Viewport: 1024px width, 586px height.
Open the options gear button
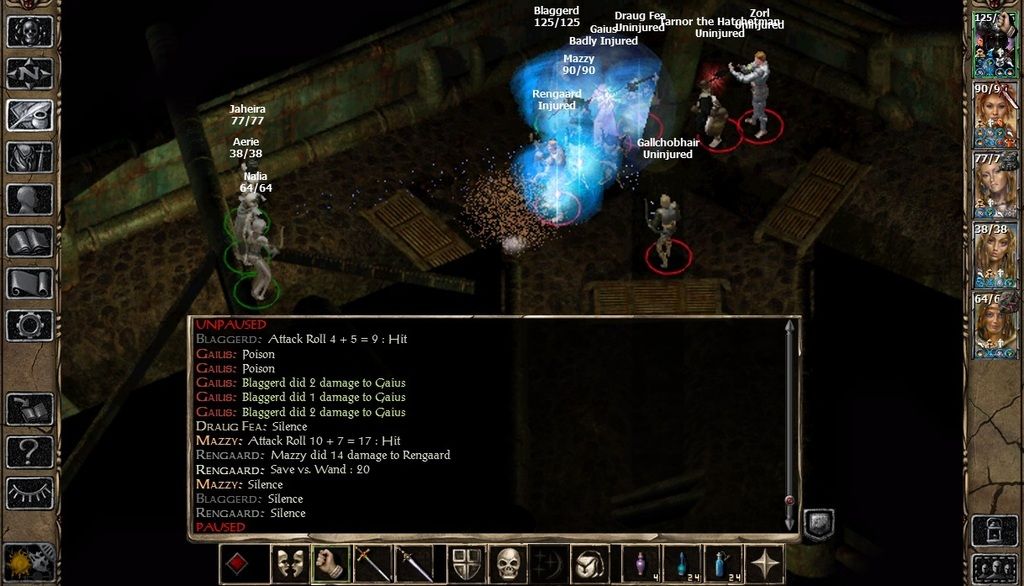[x=30, y=325]
